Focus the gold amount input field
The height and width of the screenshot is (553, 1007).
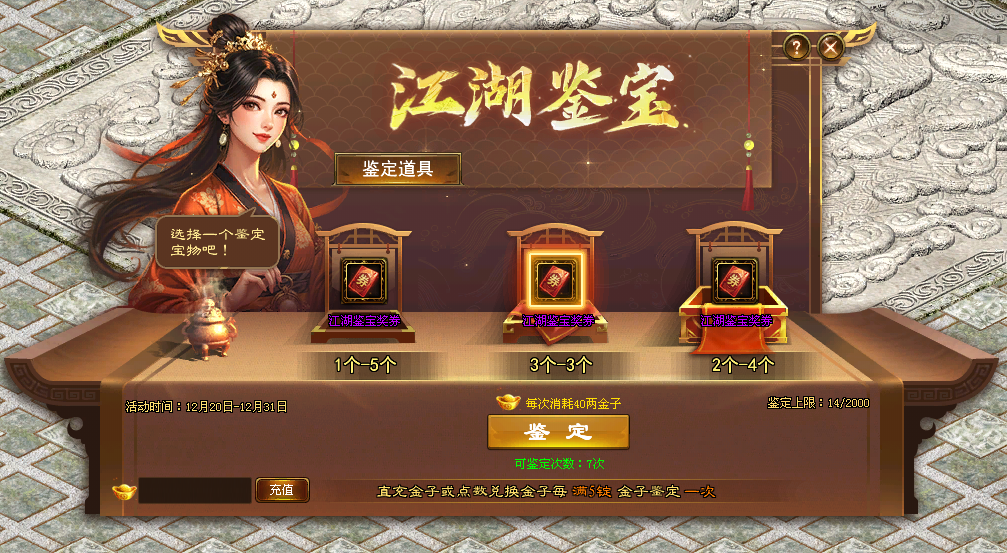194,490
